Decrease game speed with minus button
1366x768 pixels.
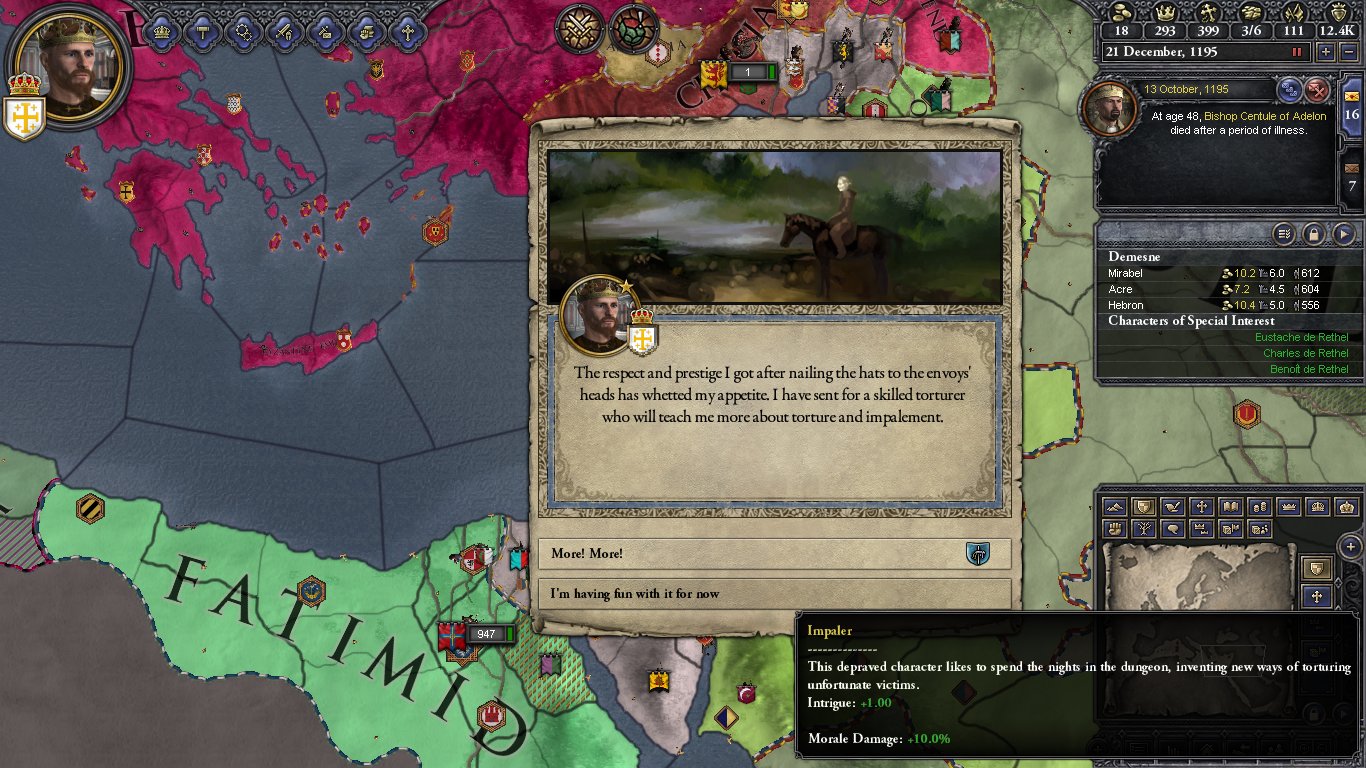click(1347, 52)
